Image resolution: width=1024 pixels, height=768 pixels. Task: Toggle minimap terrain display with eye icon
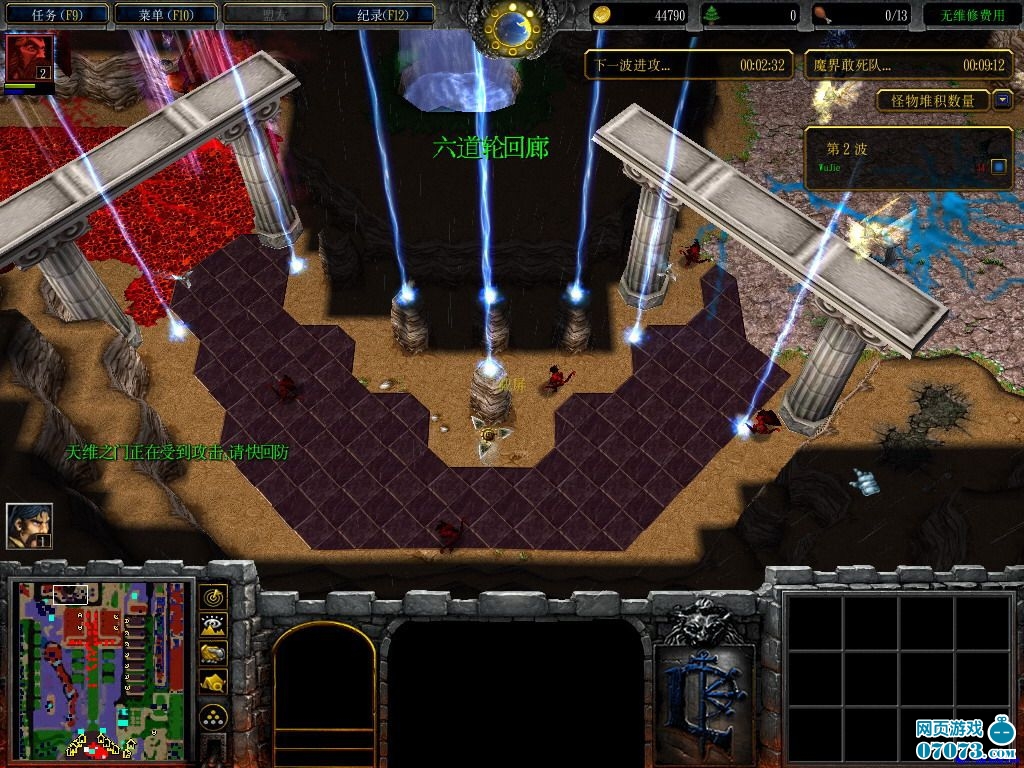point(213,626)
